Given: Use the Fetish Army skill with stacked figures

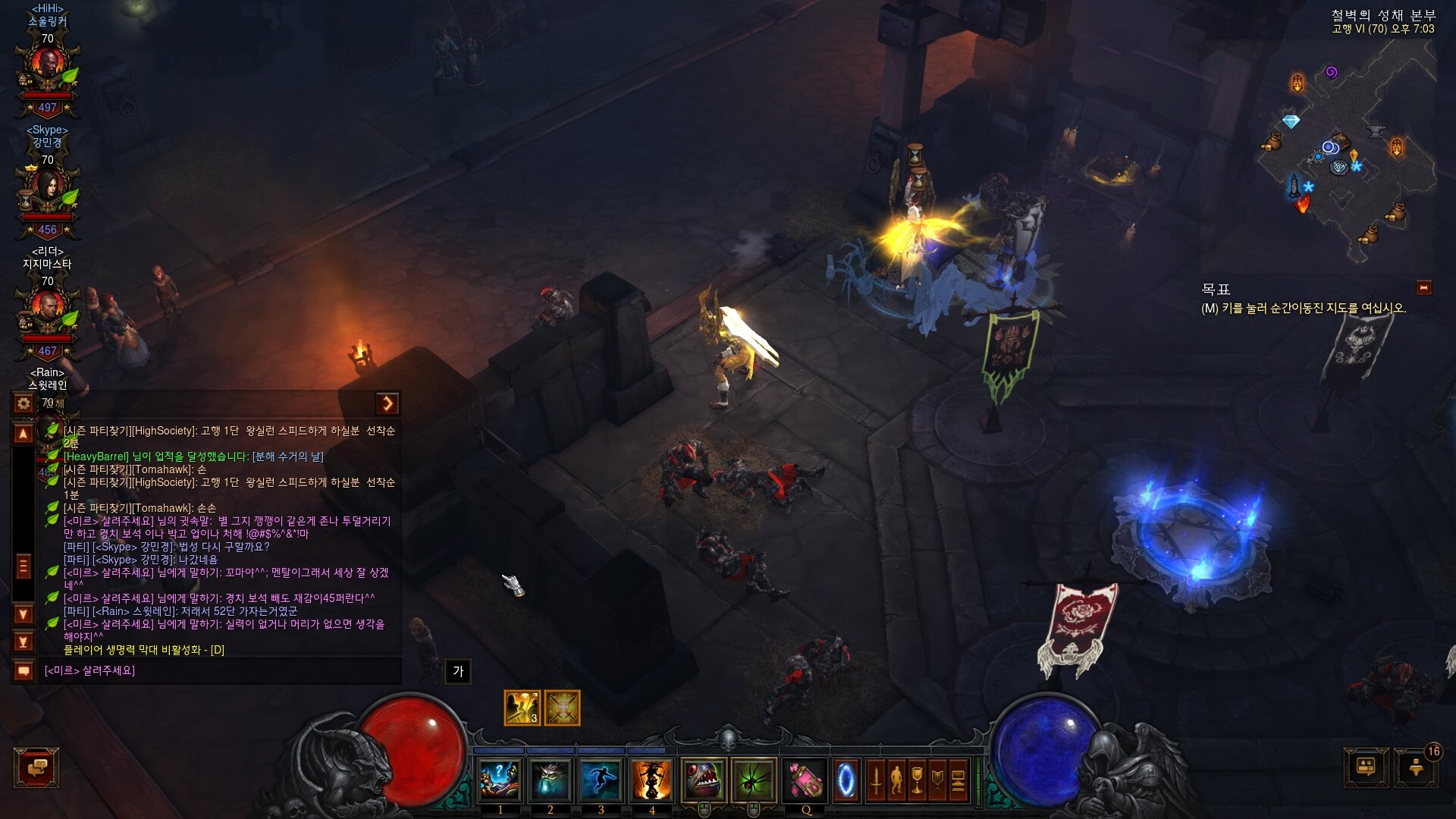Looking at the screenshot, I should 651,780.
